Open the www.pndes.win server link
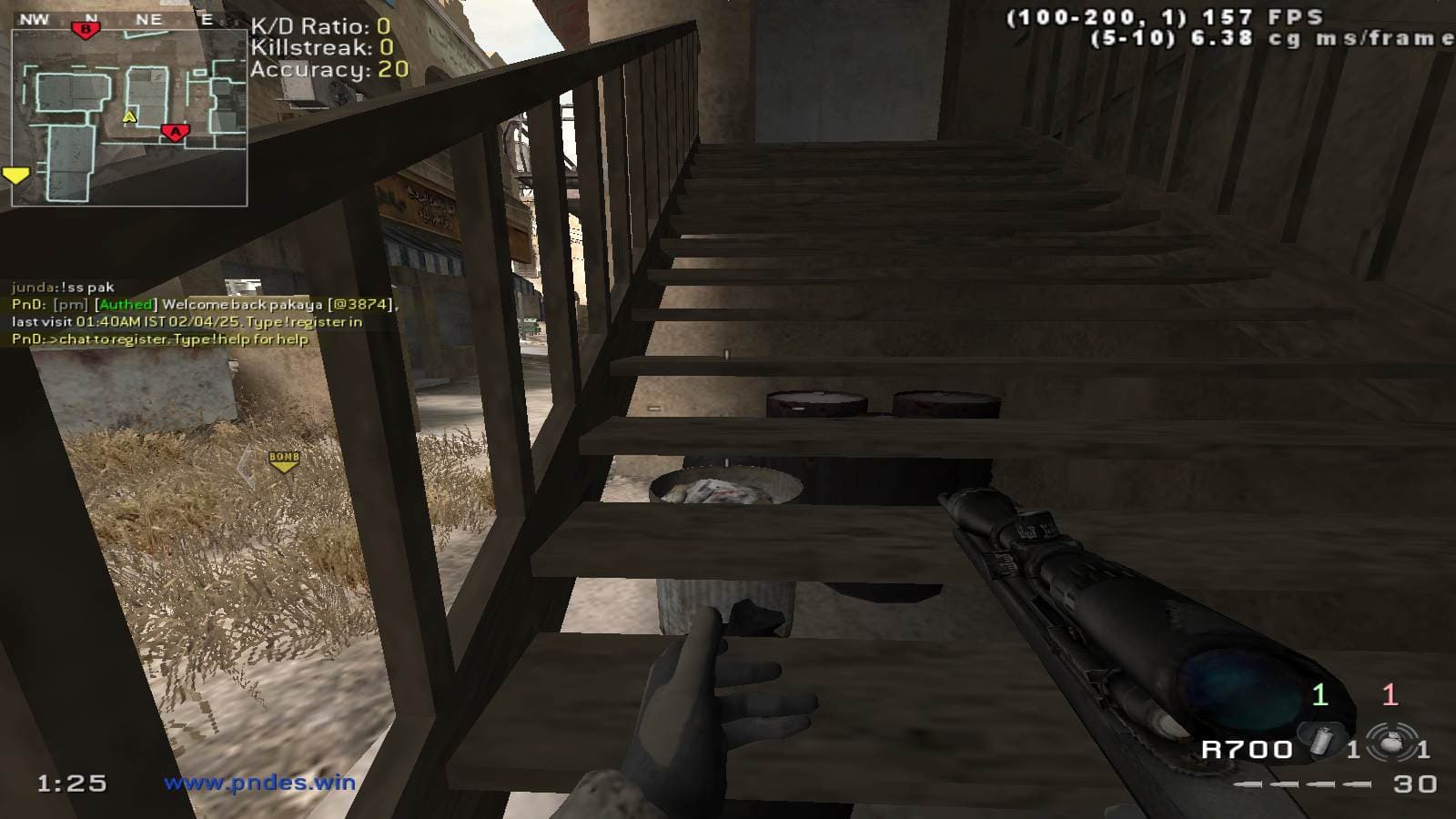 [259, 783]
